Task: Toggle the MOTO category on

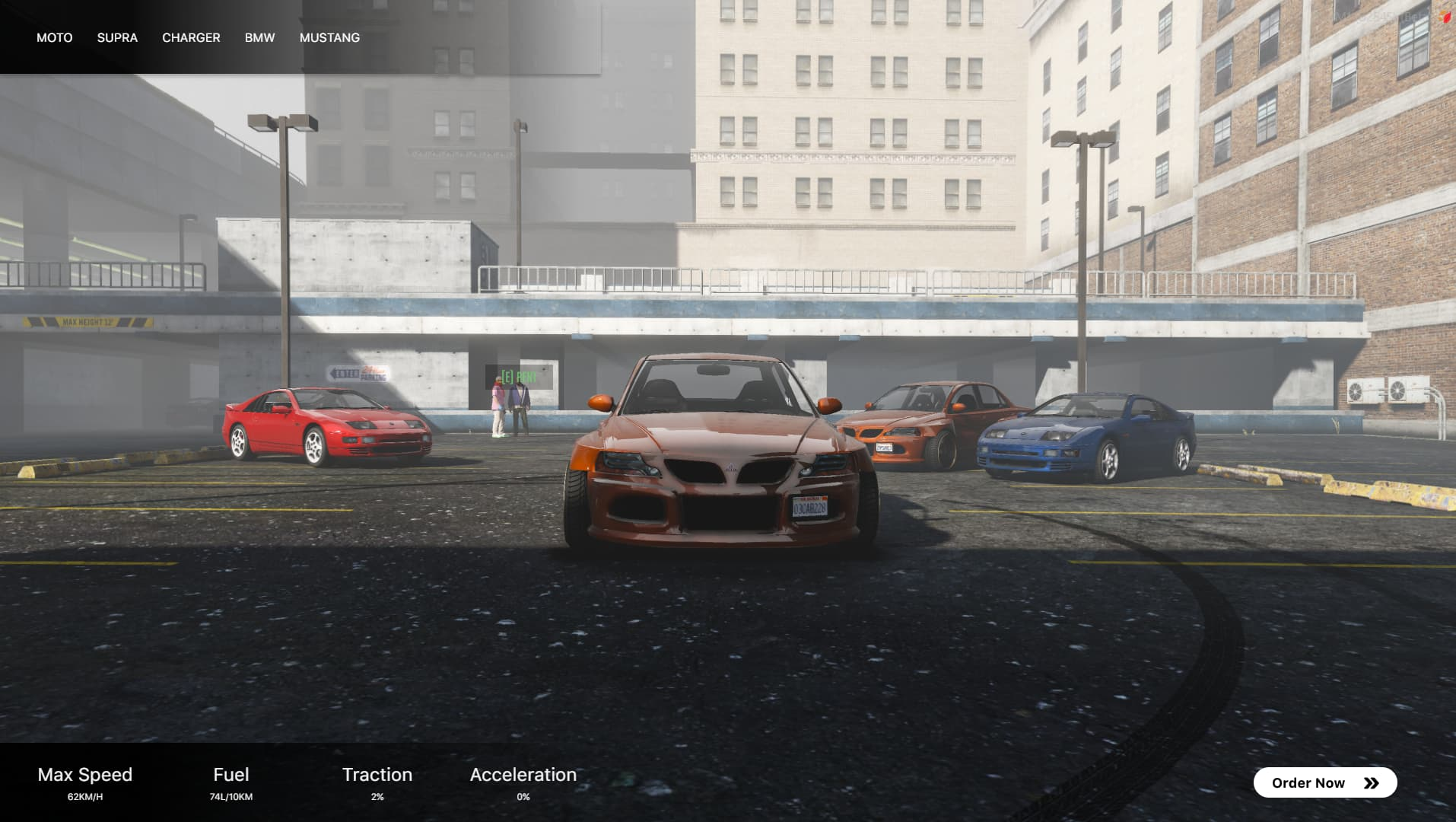Action: coord(54,37)
